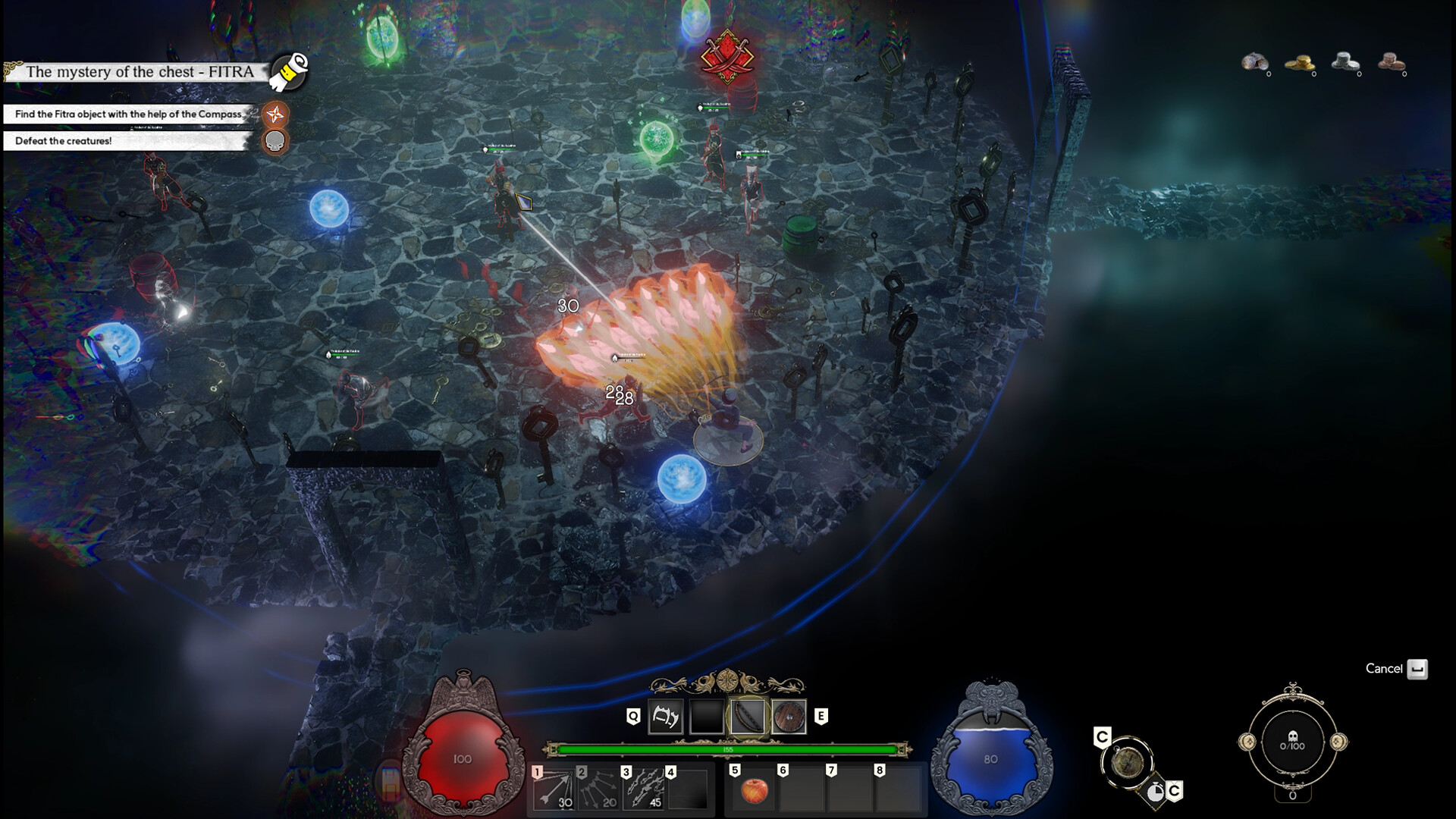This screenshot has height=819, width=1456.
Task: Open the compass item icon
Action: [1127, 761]
